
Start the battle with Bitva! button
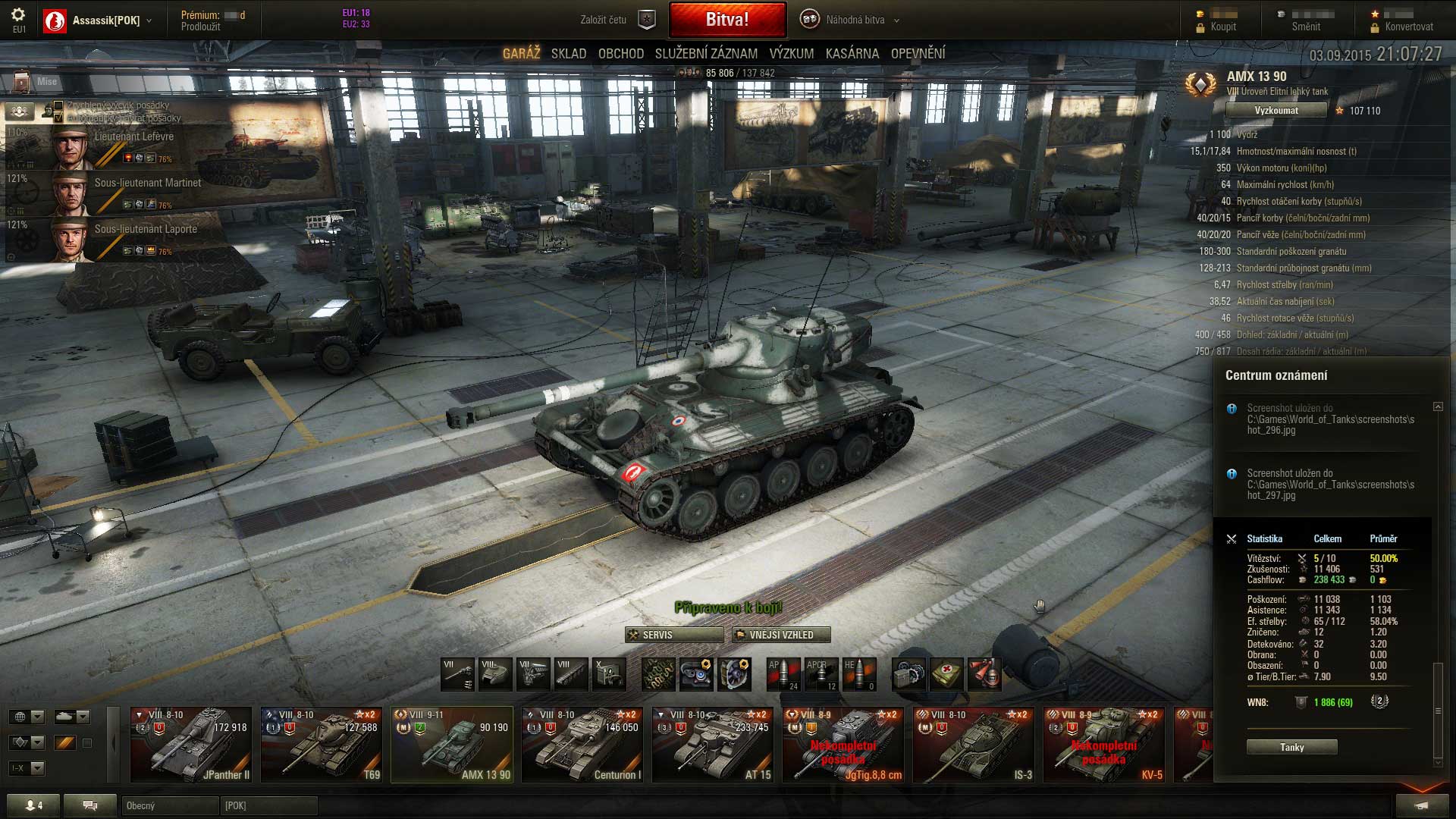(726, 20)
